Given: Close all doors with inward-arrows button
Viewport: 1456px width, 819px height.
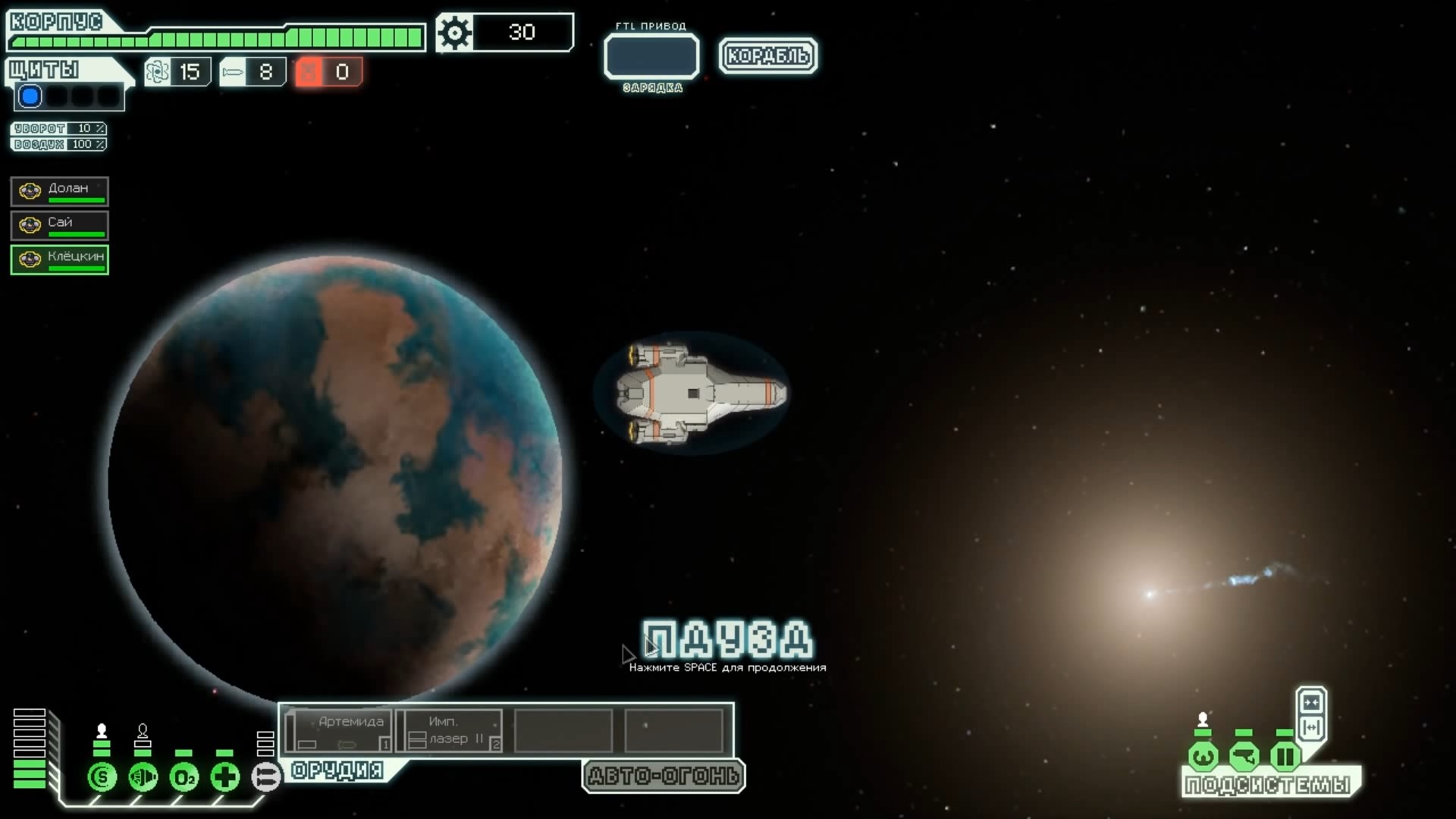Looking at the screenshot, I should 1311,702.
